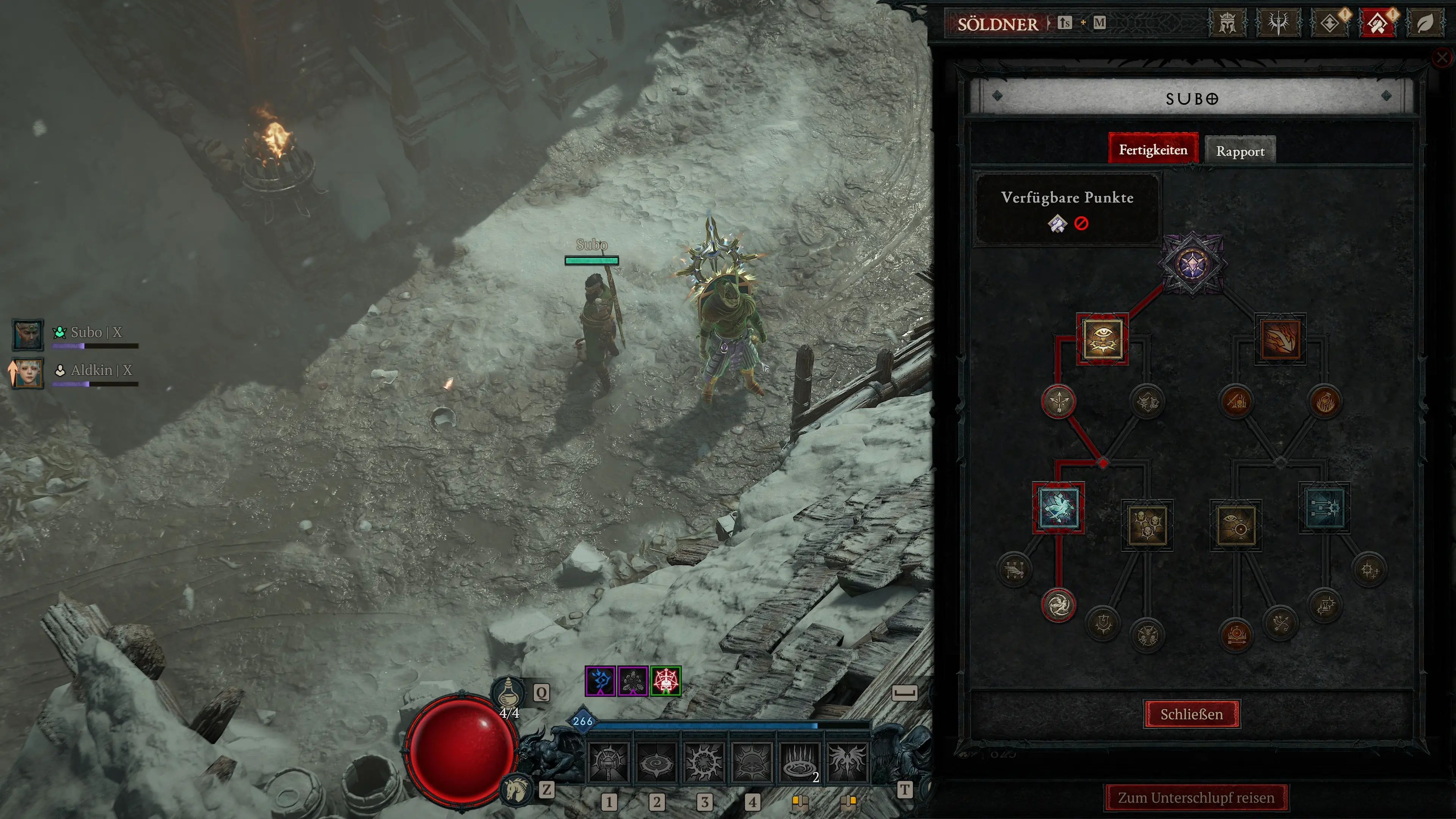Choose the teal arrows skill node

click(1324, 508)
